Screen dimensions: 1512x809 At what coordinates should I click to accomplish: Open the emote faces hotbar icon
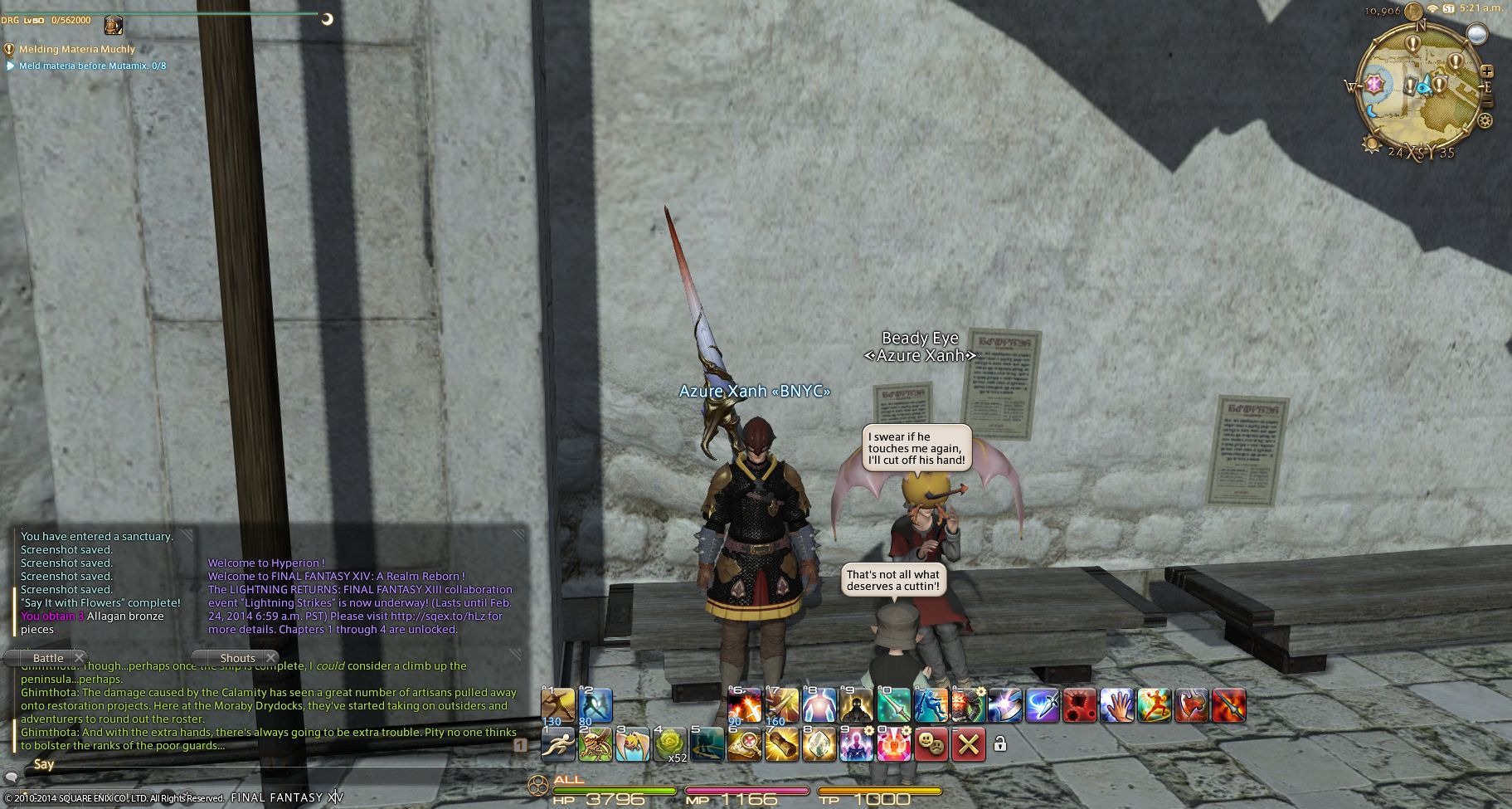[931, 744]
